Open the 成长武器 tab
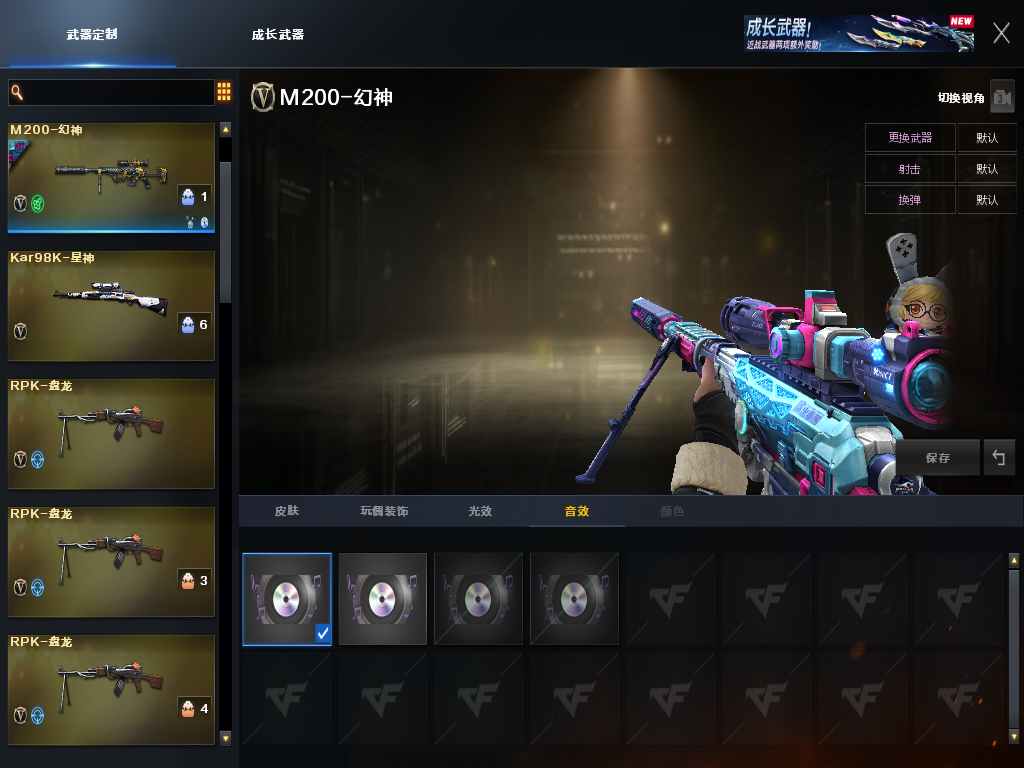 click(277, 34)
